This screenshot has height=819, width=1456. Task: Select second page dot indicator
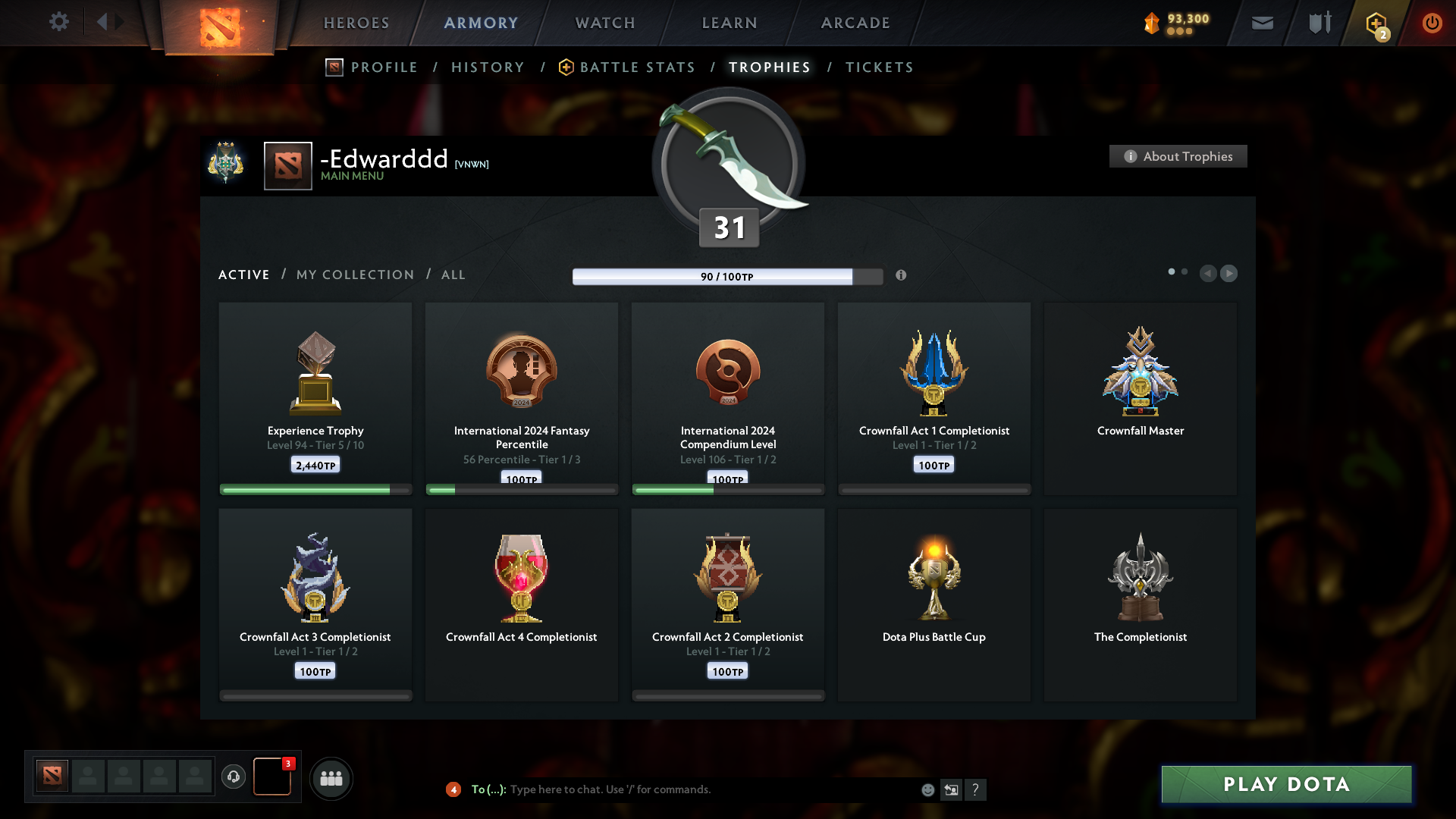[1185, 271]
